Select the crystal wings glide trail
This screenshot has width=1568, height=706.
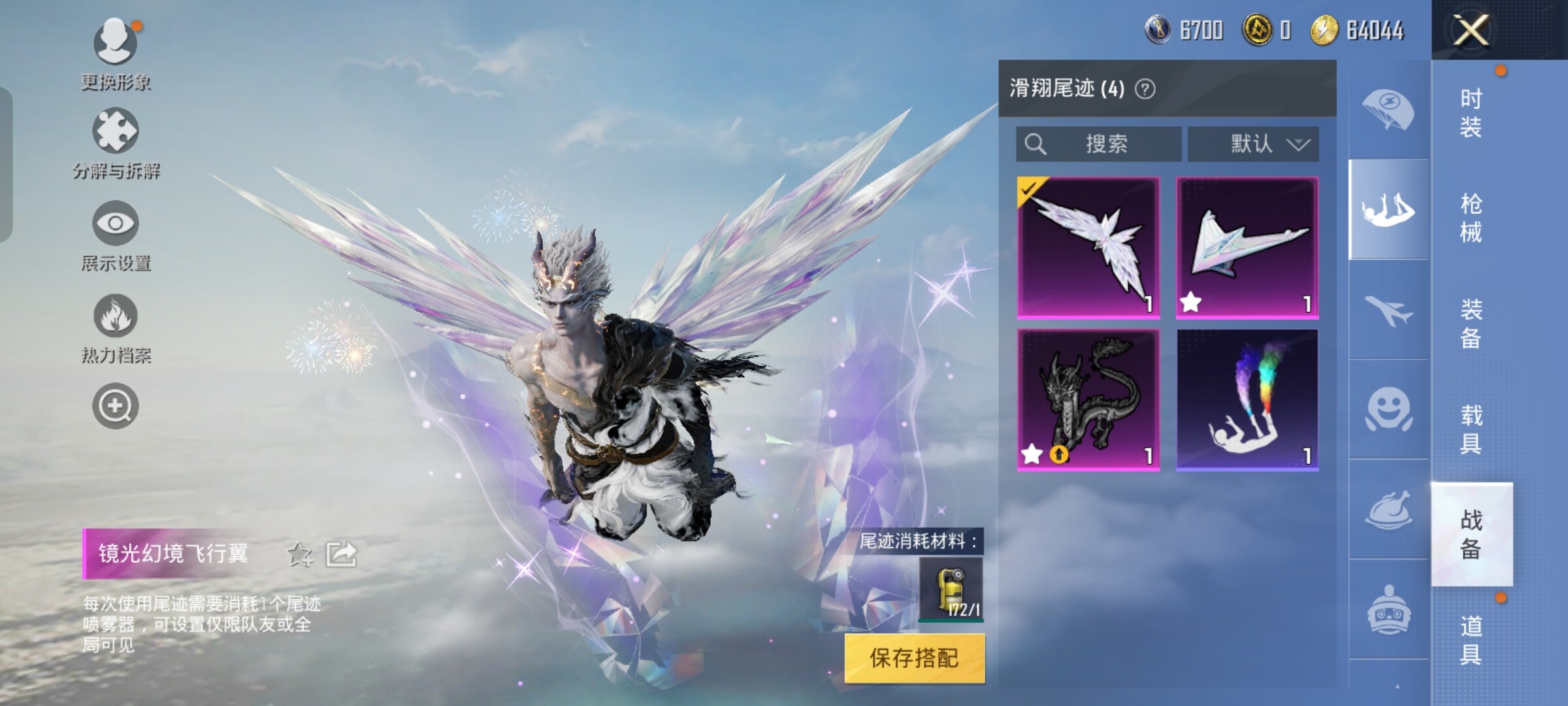(x=1088, y=247)
